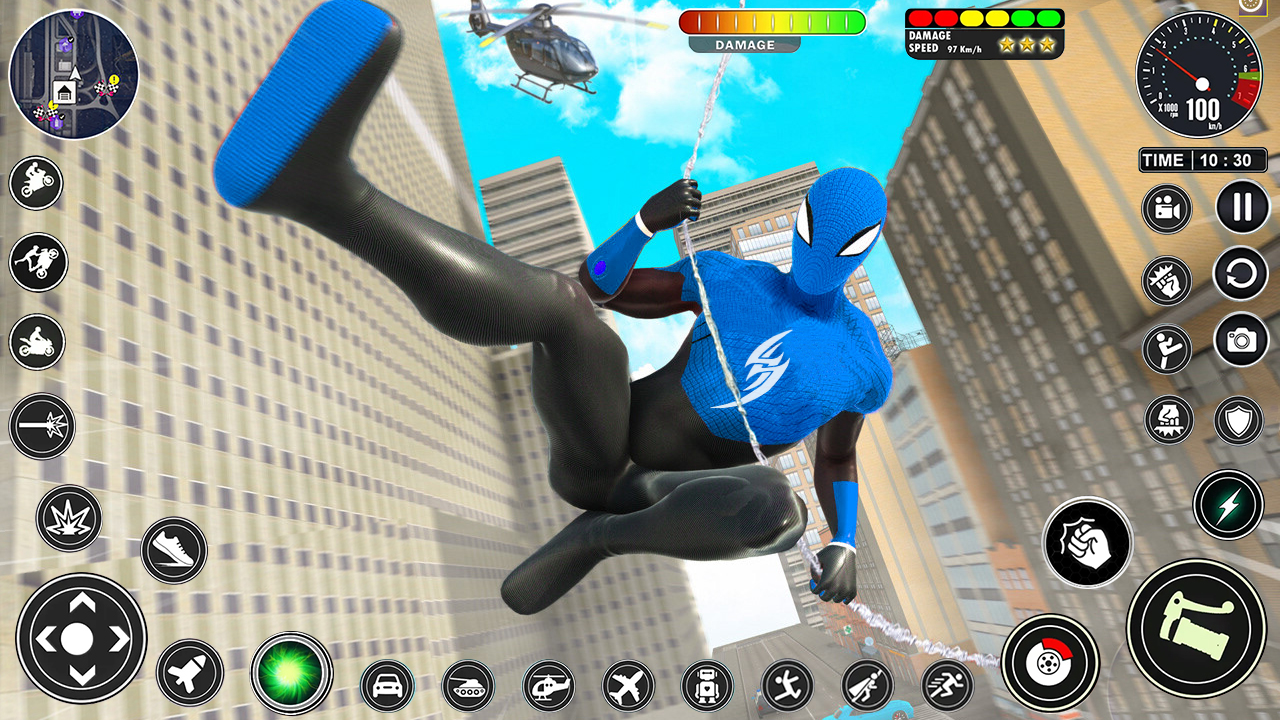Pause the game
1280x720 pixels.
pyautogui.click(x=1240, y=208)
